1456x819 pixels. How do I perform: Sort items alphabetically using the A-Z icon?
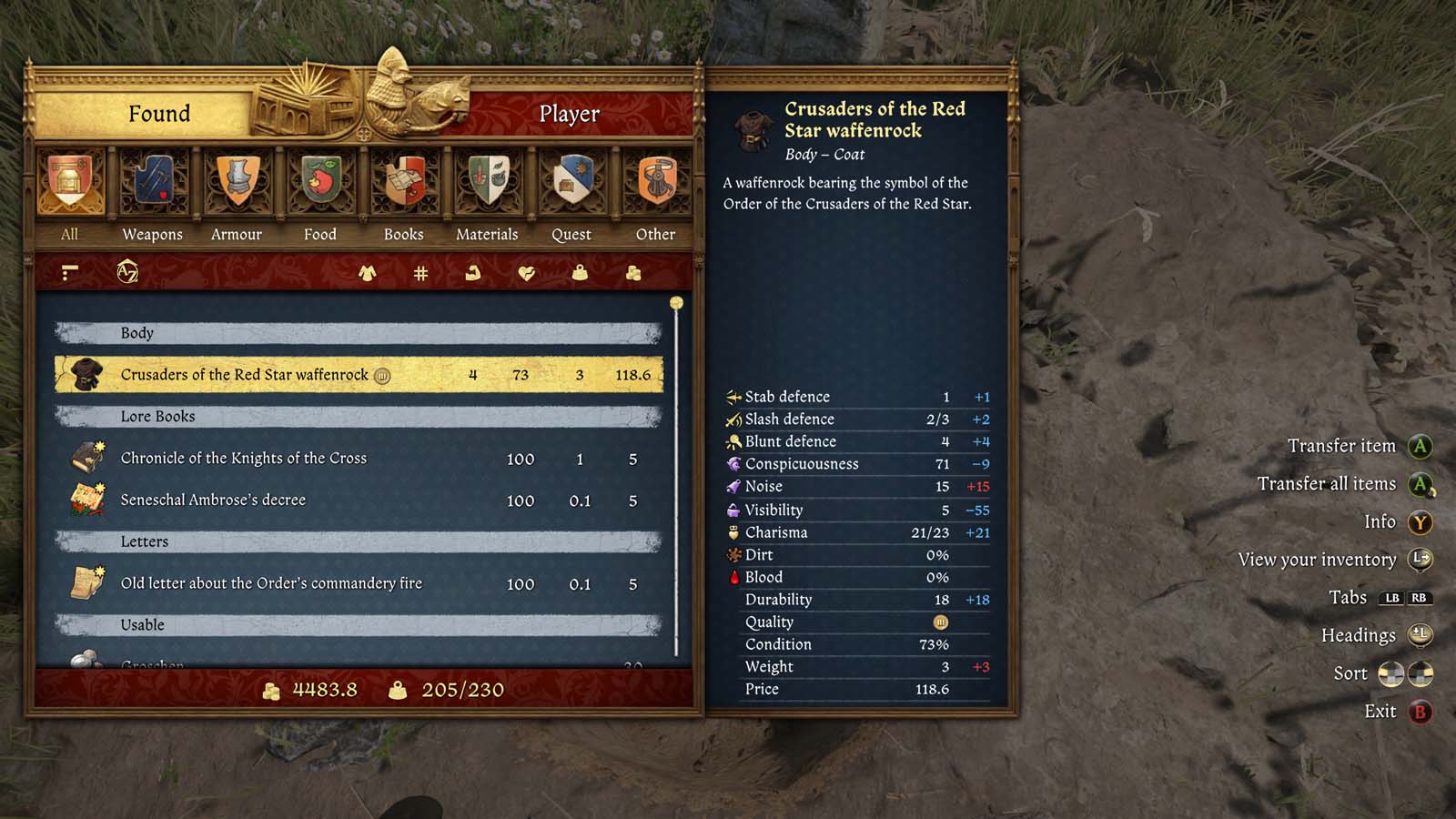[127, 272]
